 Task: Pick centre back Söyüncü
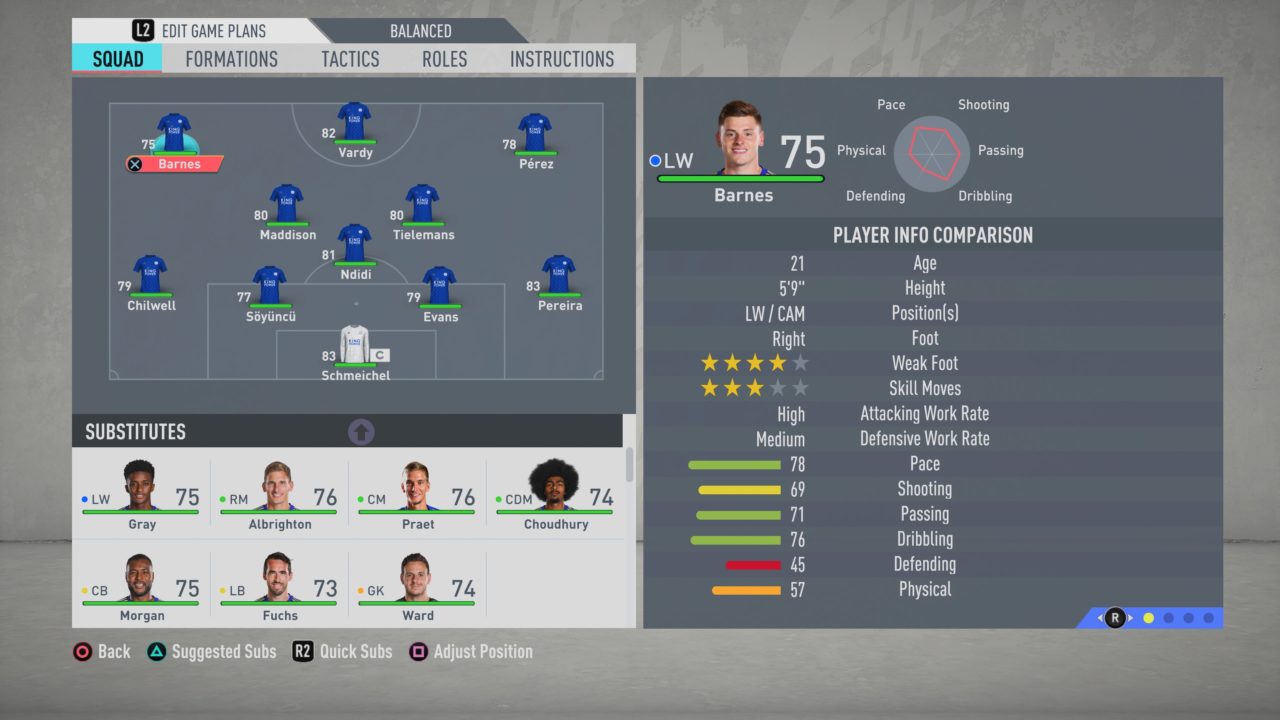click(x=269, y=288)
